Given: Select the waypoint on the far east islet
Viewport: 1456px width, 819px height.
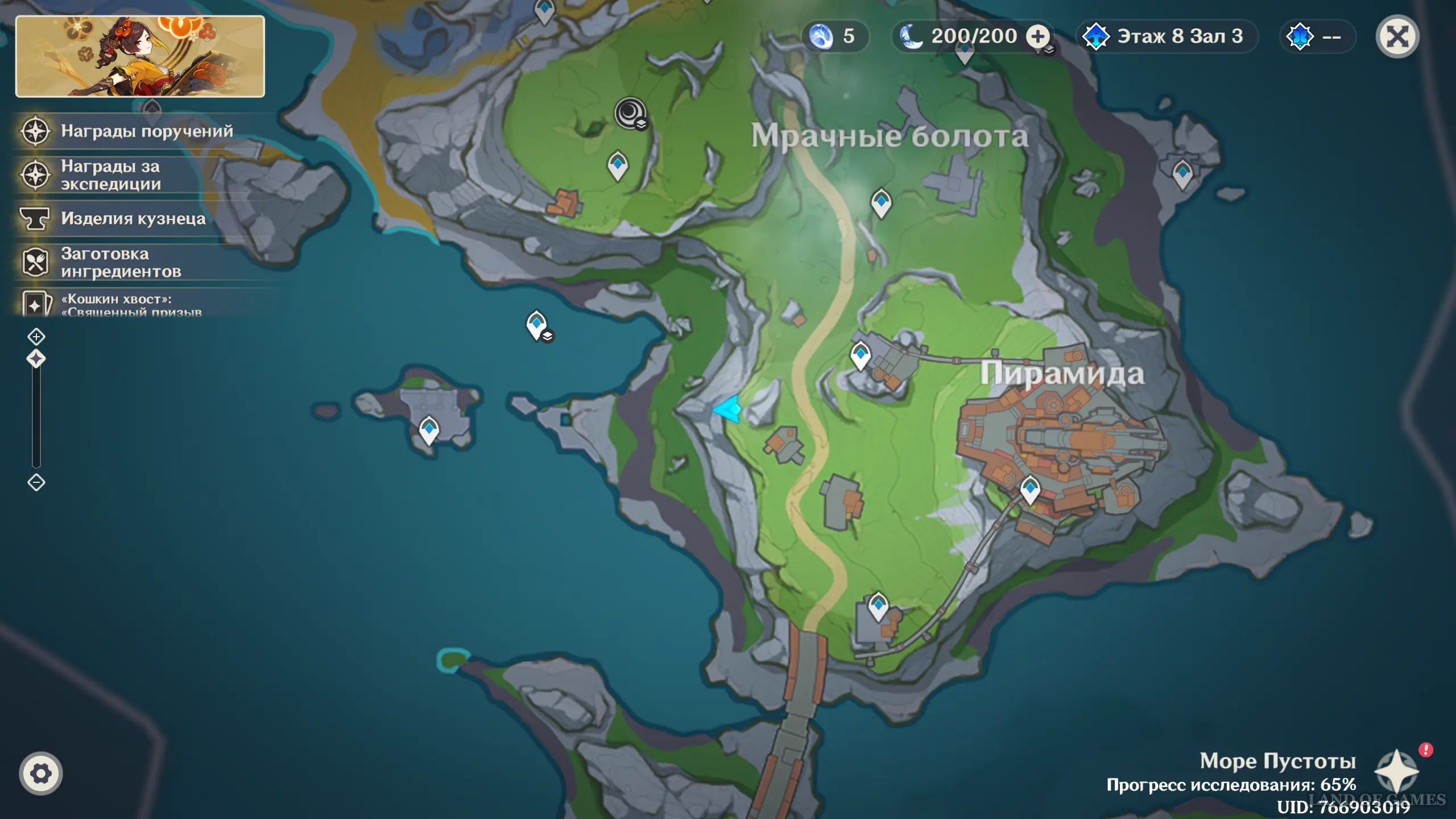Looking at the screenshot, I should pos(1182,172).
